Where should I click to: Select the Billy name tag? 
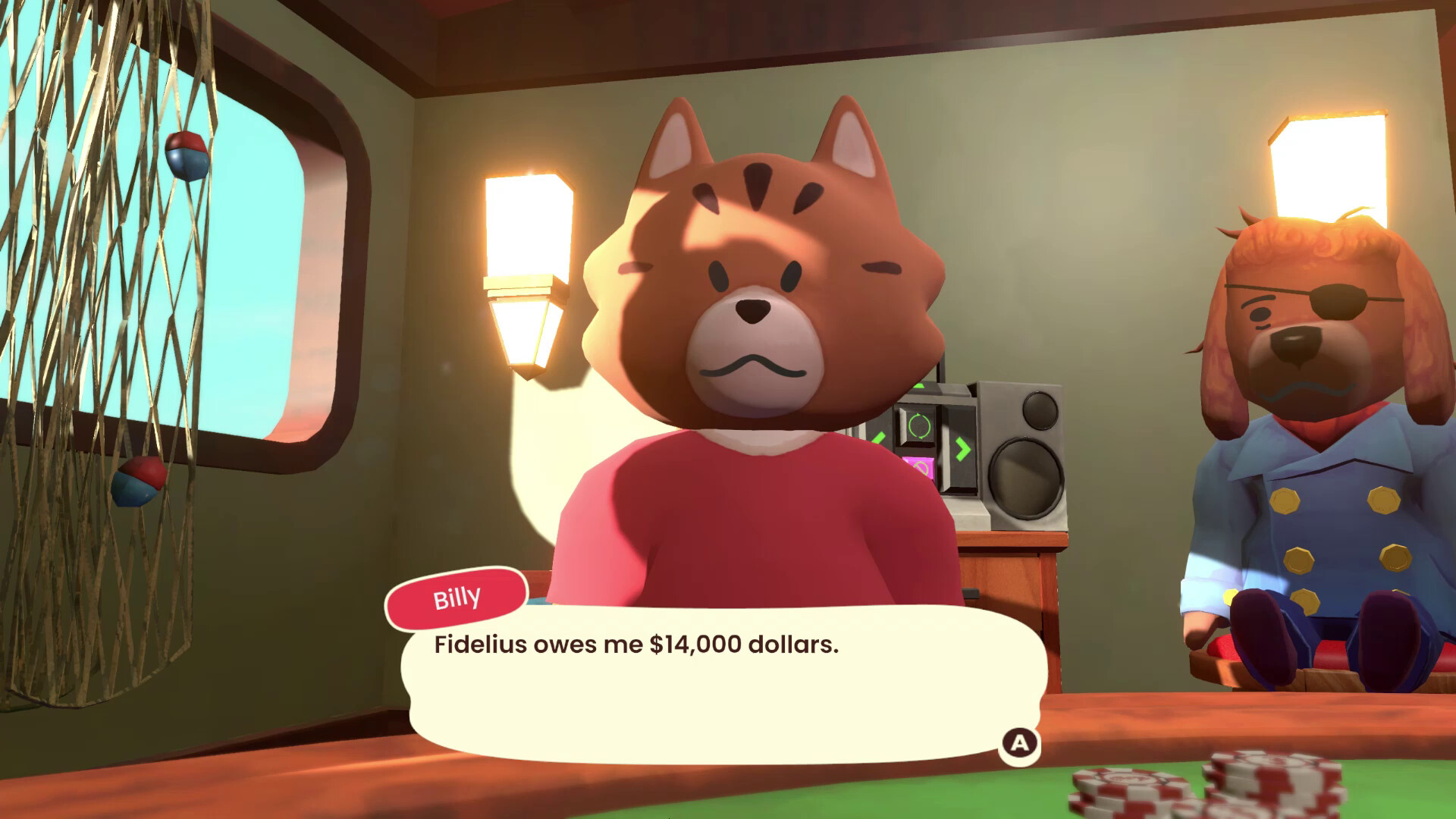(456, 598)
